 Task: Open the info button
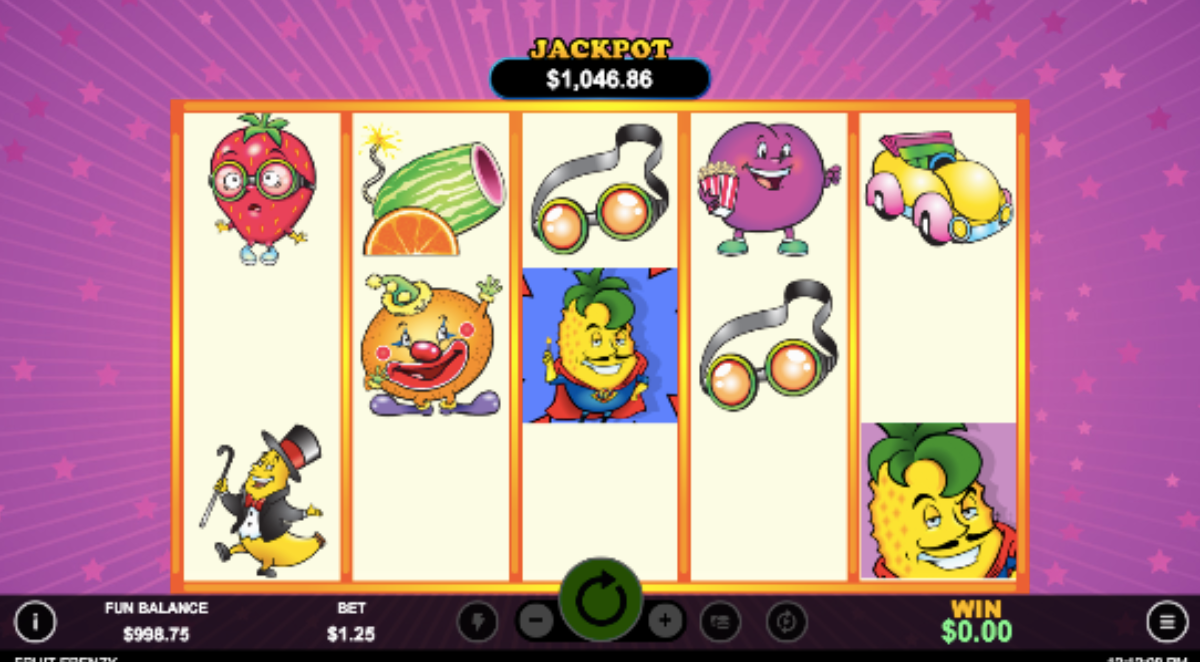coord(35,622)
